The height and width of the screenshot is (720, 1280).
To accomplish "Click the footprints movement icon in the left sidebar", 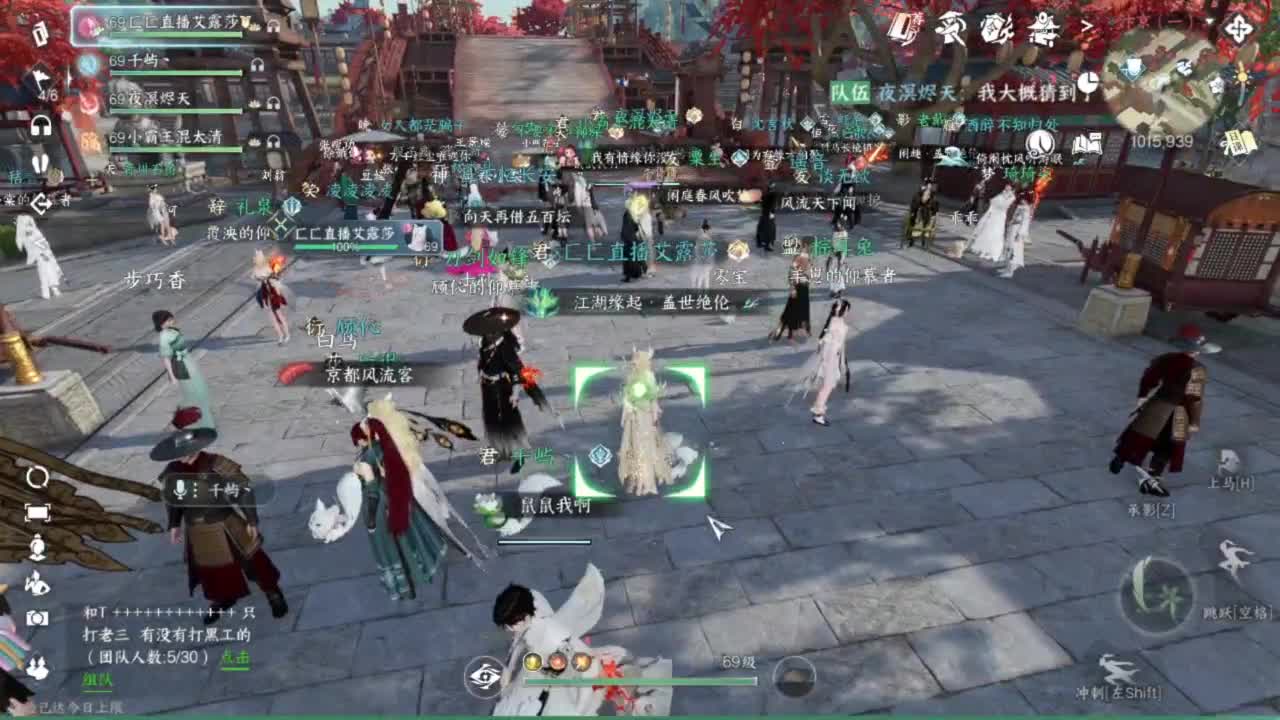I will pyautogui.click(x=41, y=163).
